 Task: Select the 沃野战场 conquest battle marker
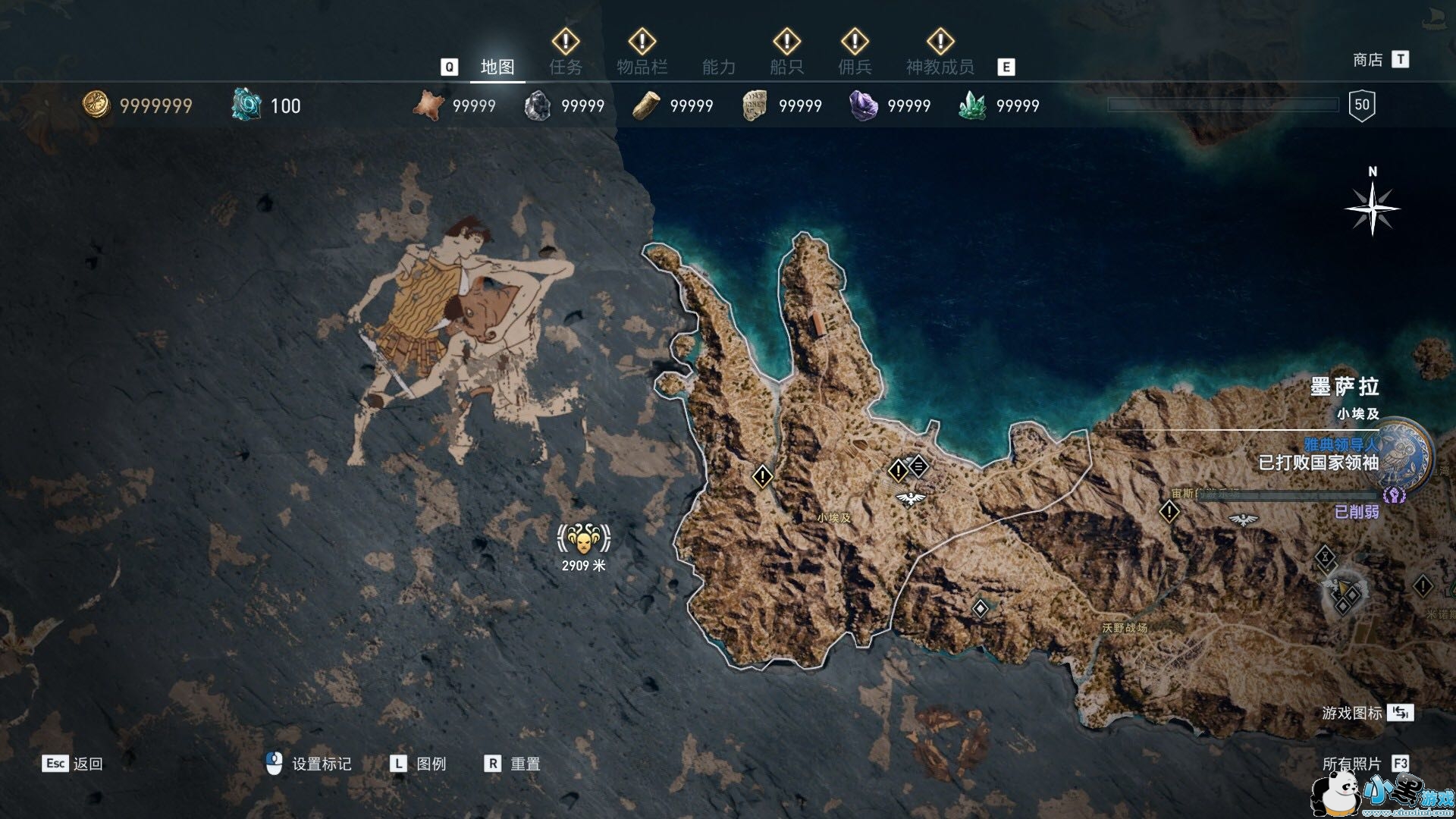coord(1124,628)
